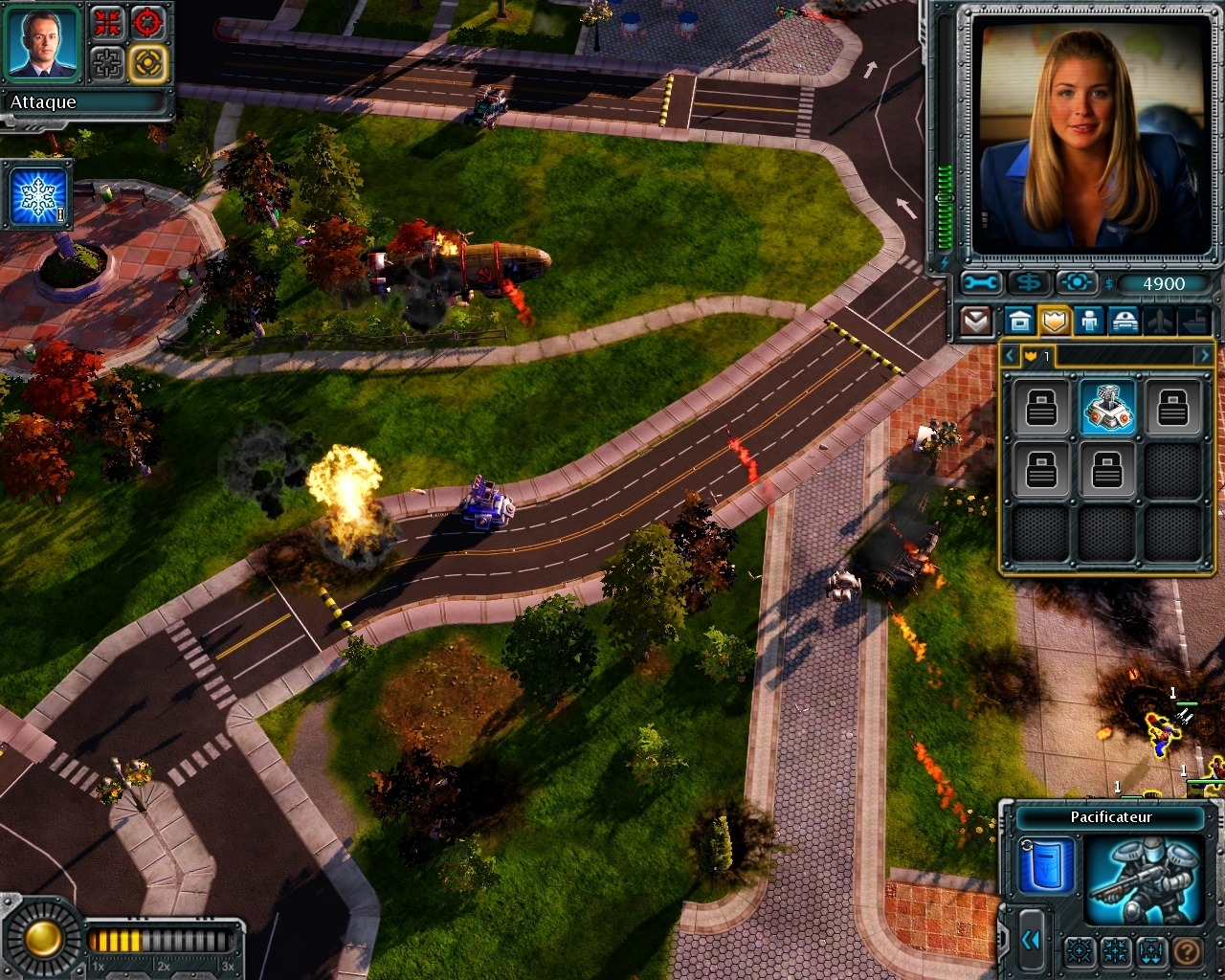
Task: Build the defense turret in the grid
Action: [x=1107, y=407]
